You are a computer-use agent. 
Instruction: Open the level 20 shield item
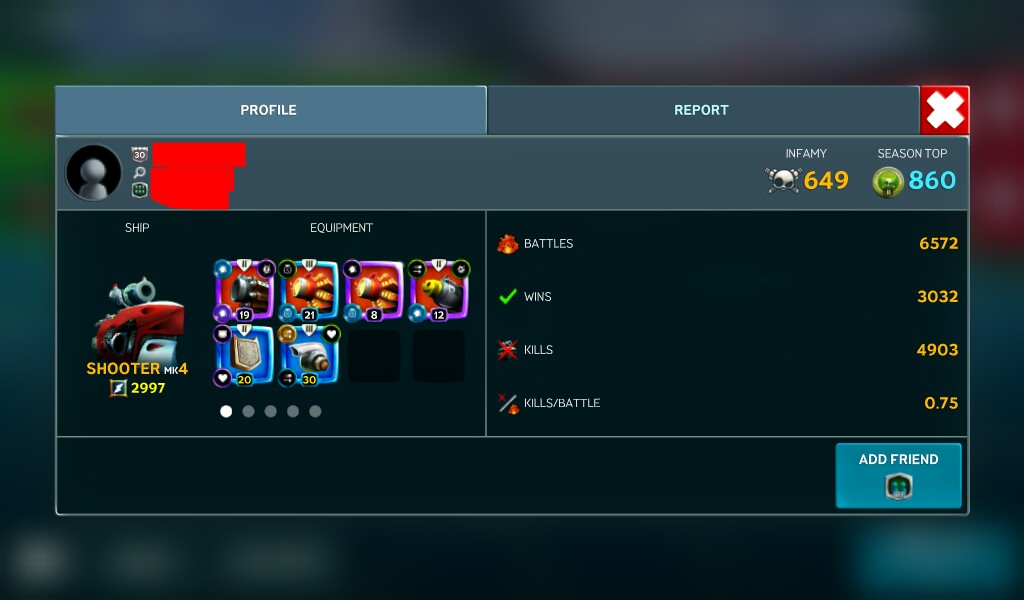[244, 356]
